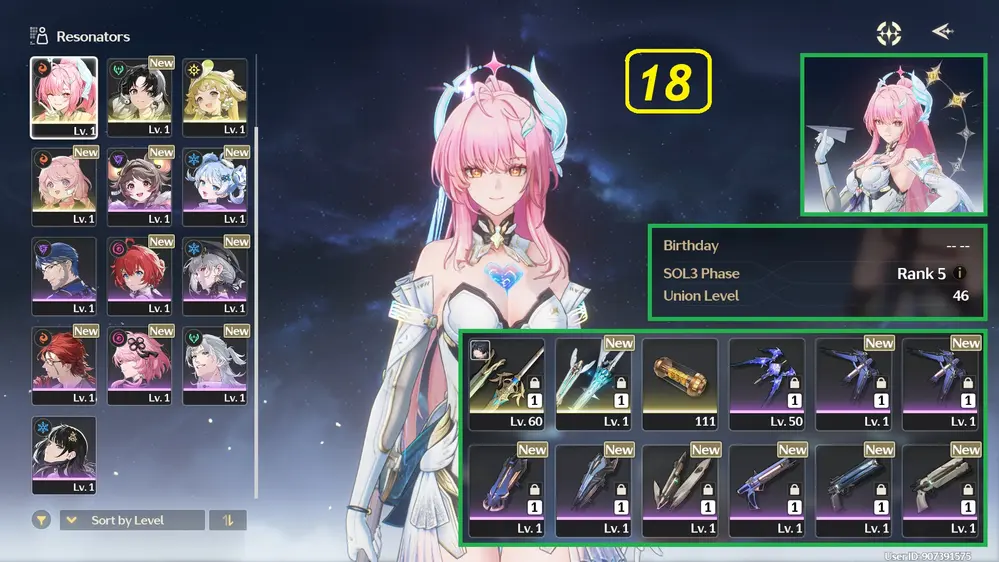Select the Lv. 60 golden sword slot
This screenshot has height=562, width=999.
coord(506,384)
